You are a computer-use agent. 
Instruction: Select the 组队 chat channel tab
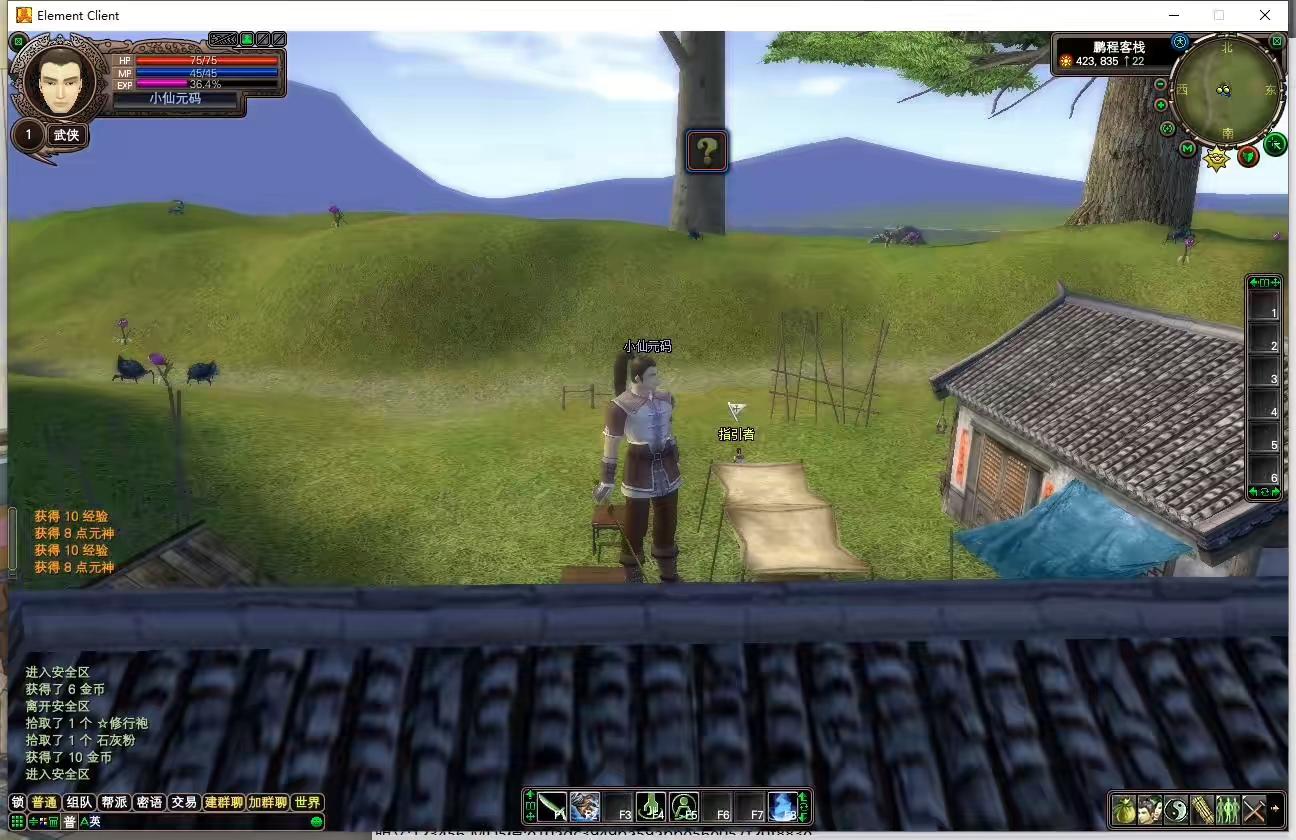tap(77, 801)
